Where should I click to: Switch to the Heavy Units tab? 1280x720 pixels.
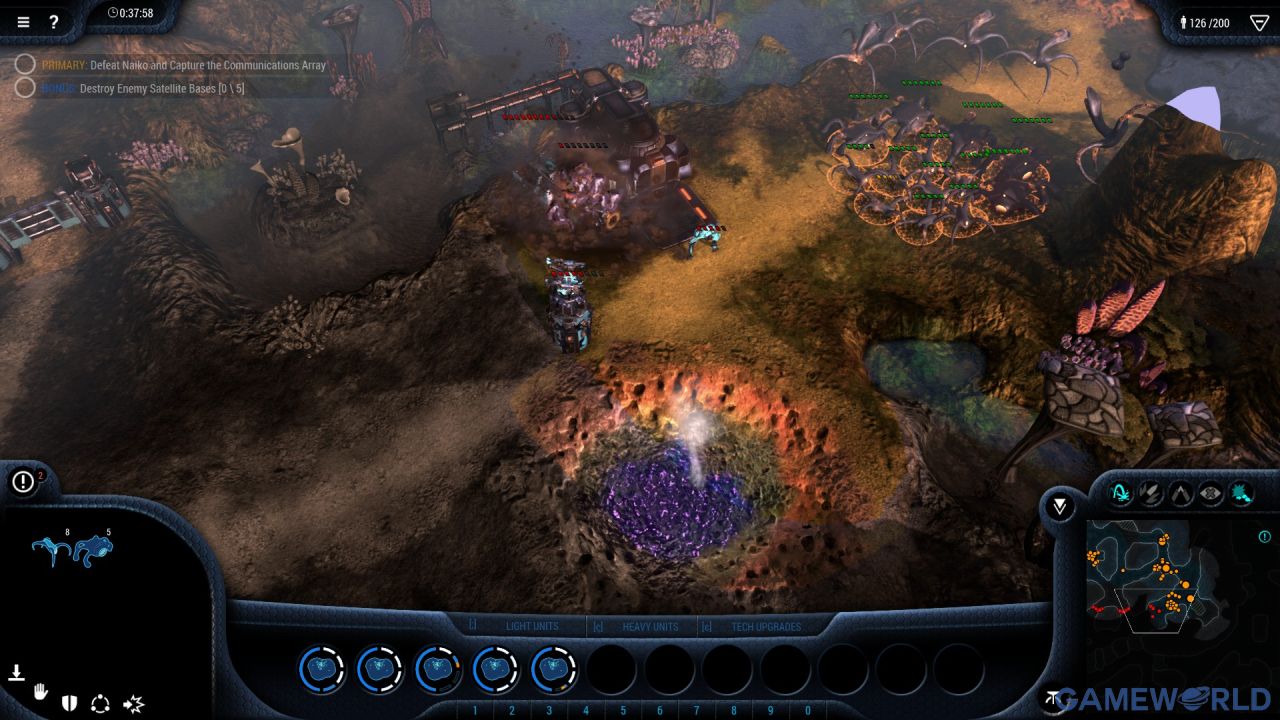(x=650, y=627)
